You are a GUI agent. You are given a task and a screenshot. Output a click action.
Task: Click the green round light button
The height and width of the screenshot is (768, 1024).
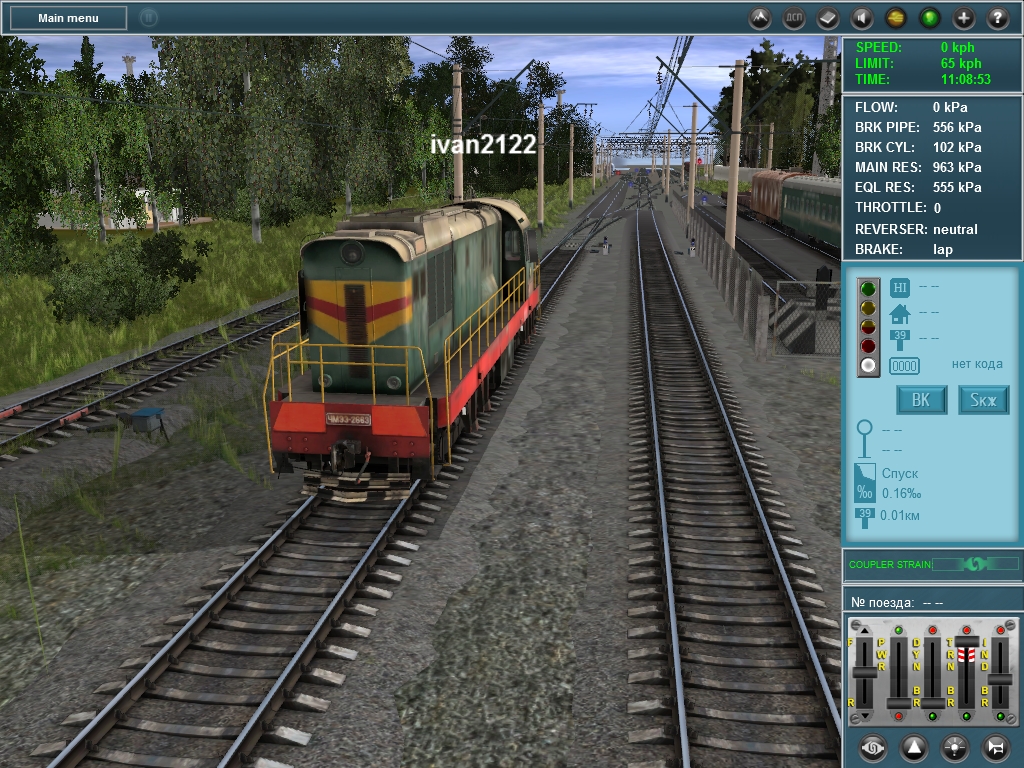pyautogui.click(x=930, y=18)
